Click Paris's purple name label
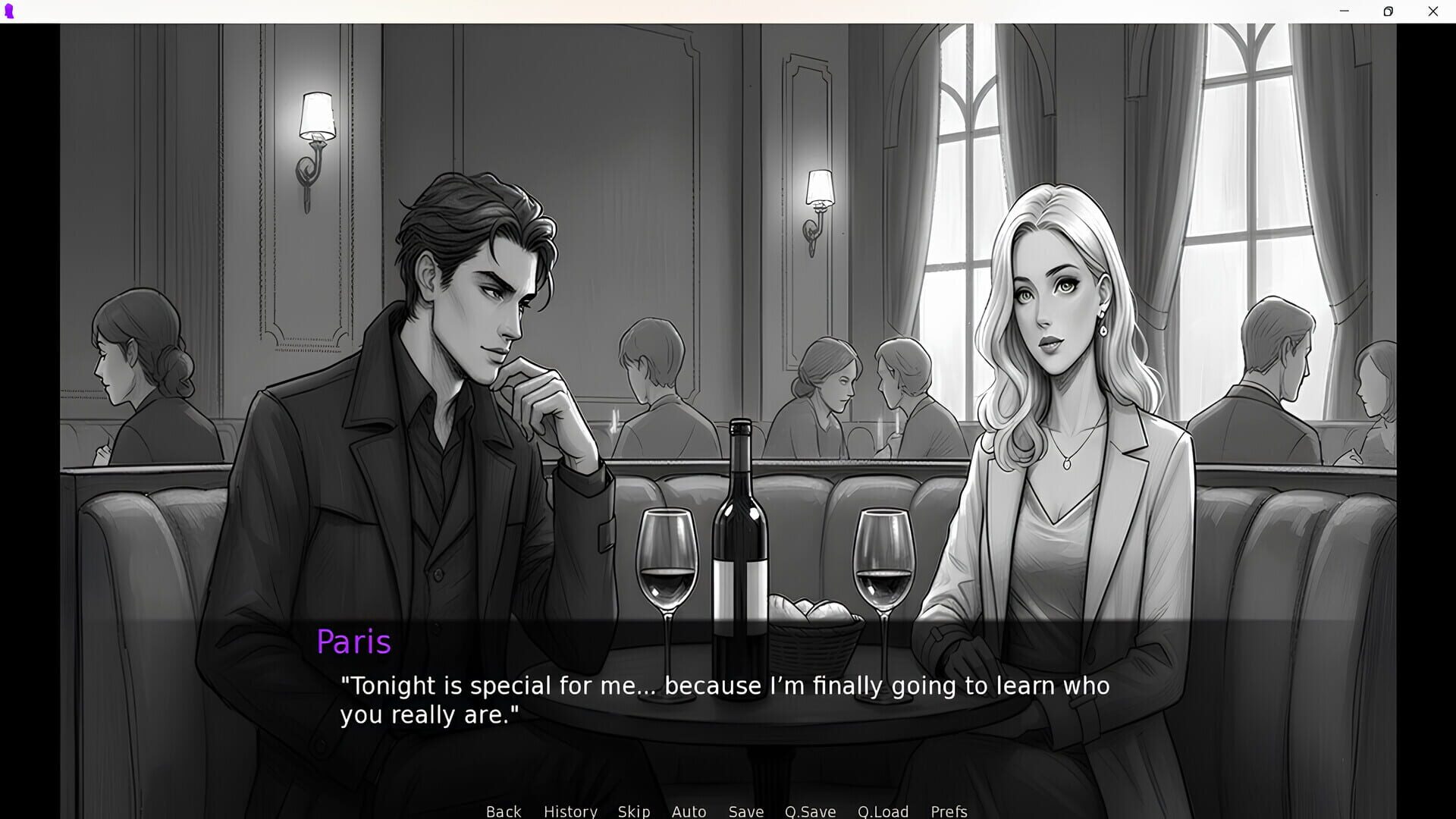Image resolution: width=1456 pixels, height=819 pixels. 354,641
